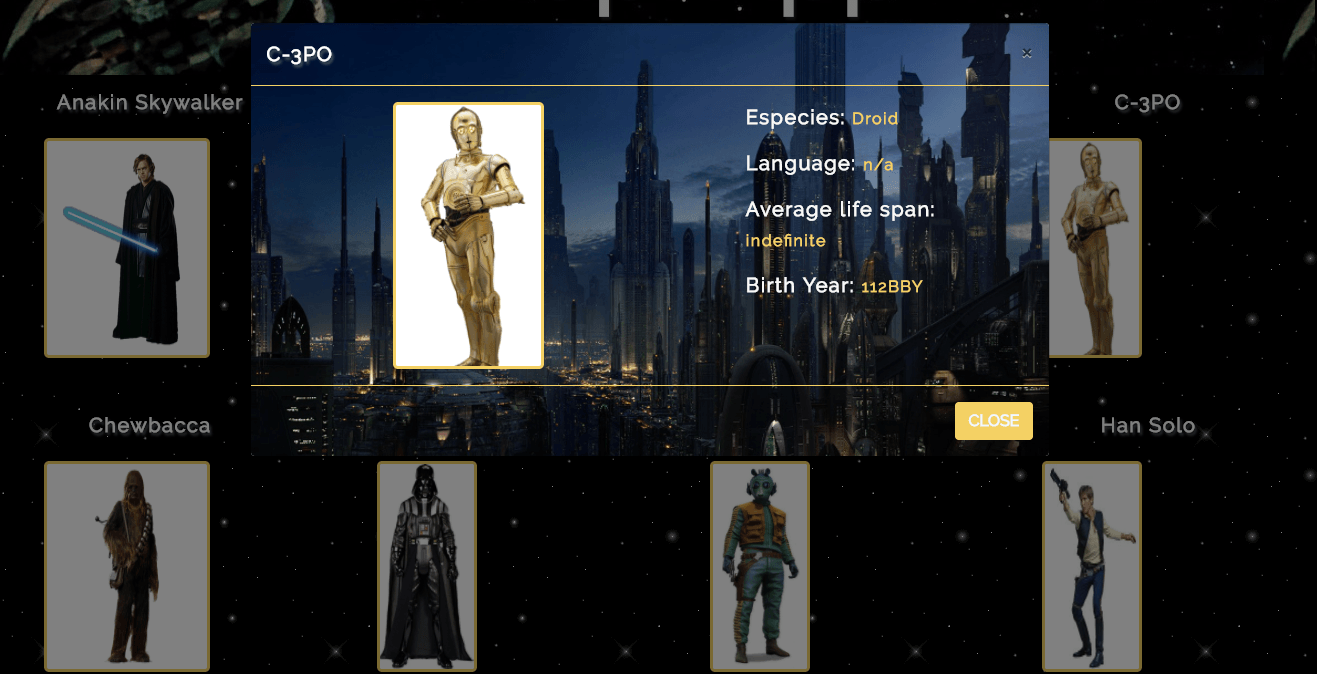The image size is (1317, 674).
Task: Click the yellow CLOSE button
Action: (x=993, y=421)
